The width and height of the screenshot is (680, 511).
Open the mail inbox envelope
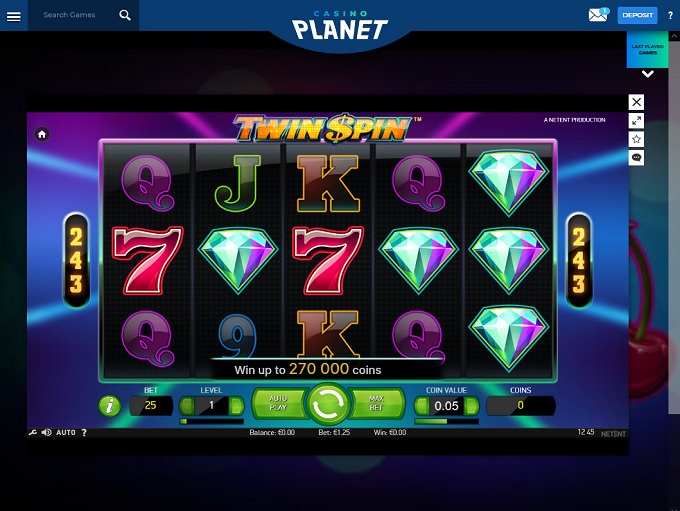[598, 15]
